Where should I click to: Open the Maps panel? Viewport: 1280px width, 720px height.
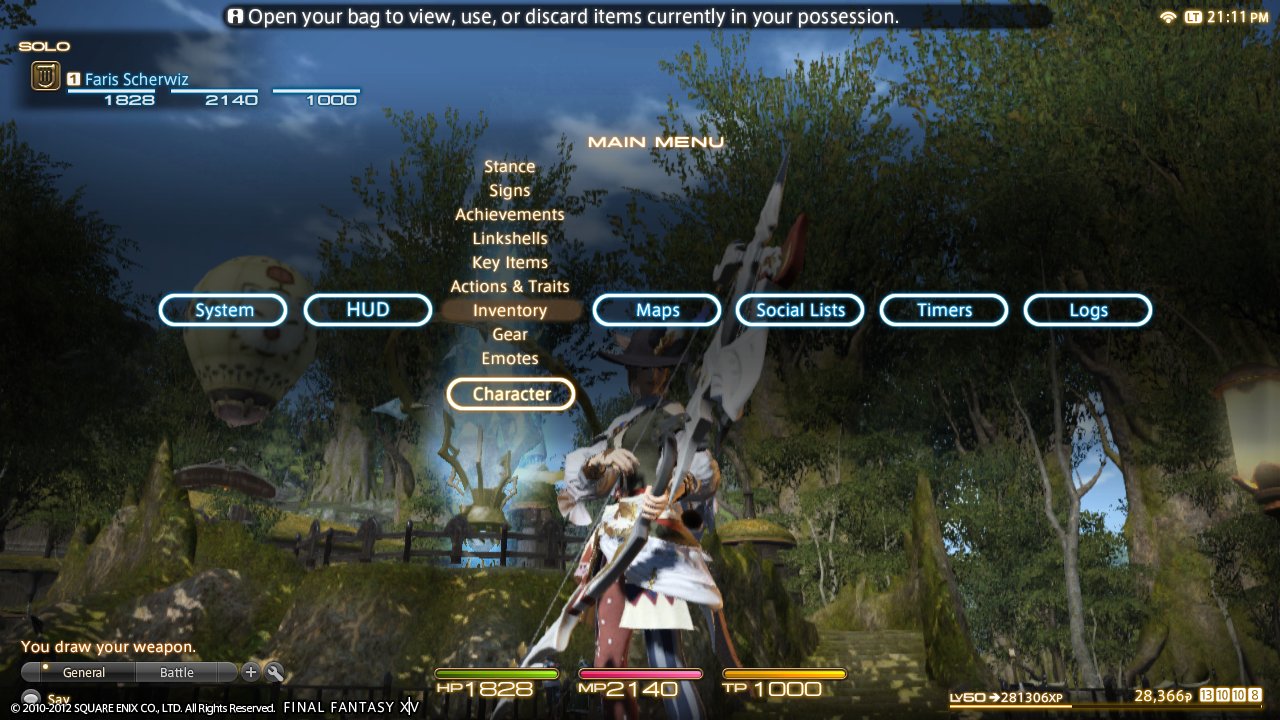(656, 310)
